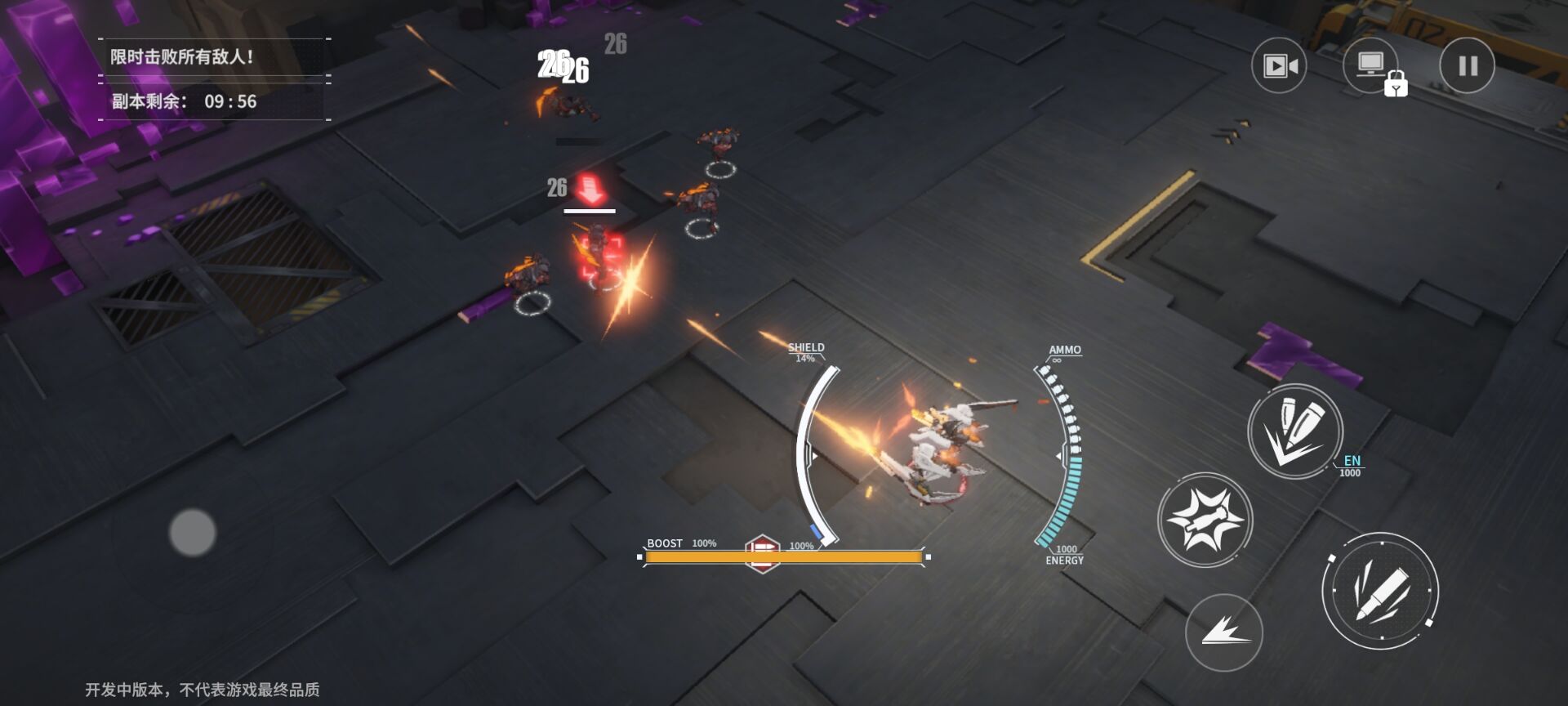Tap the locked monitor icon
The height and width of the screenshot is (706, 1568).
(x=1372, y=66)
